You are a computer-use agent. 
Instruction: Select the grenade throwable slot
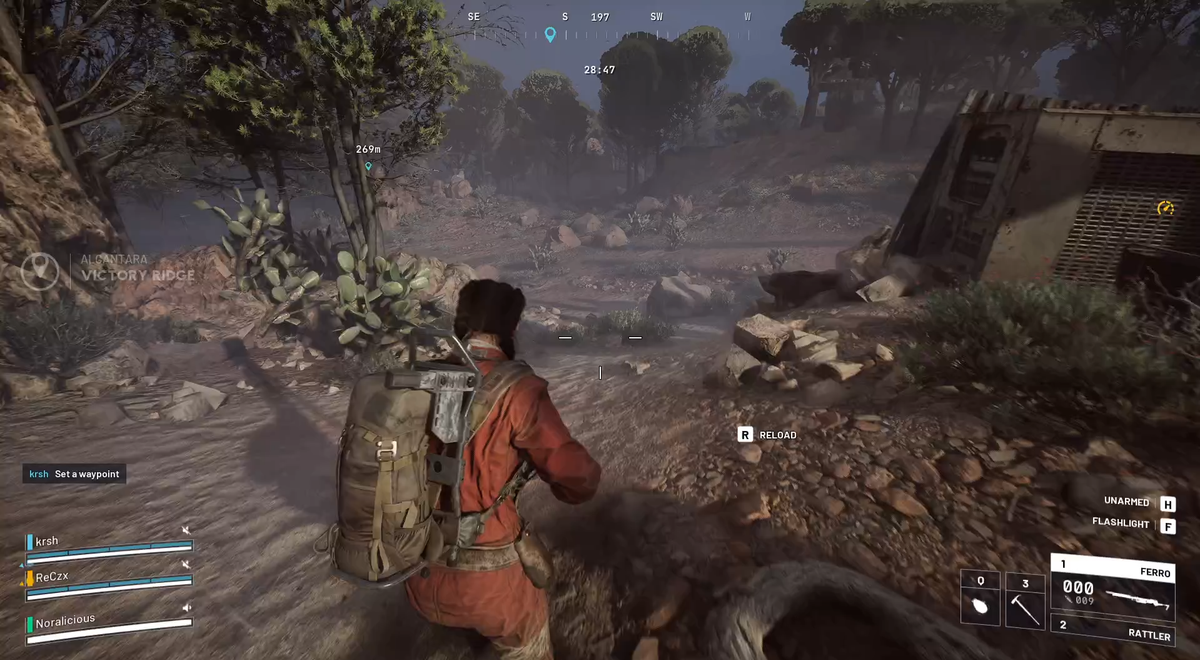tap(980, 598)
